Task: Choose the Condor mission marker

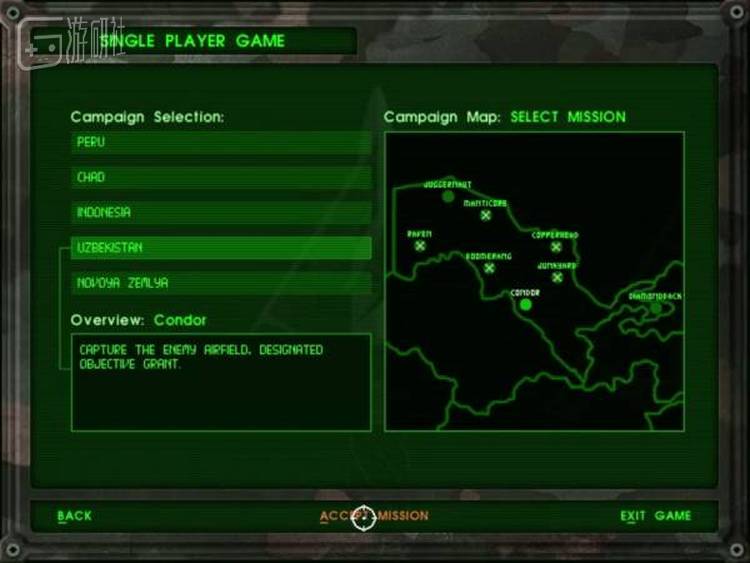Action: coord(525,304)
